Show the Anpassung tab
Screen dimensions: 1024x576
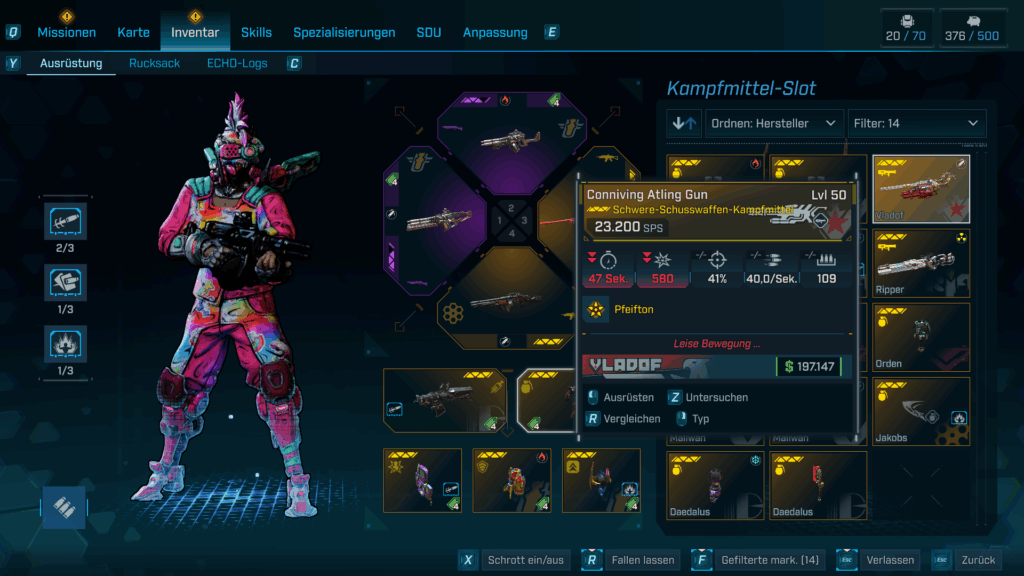tap(495, 32)
